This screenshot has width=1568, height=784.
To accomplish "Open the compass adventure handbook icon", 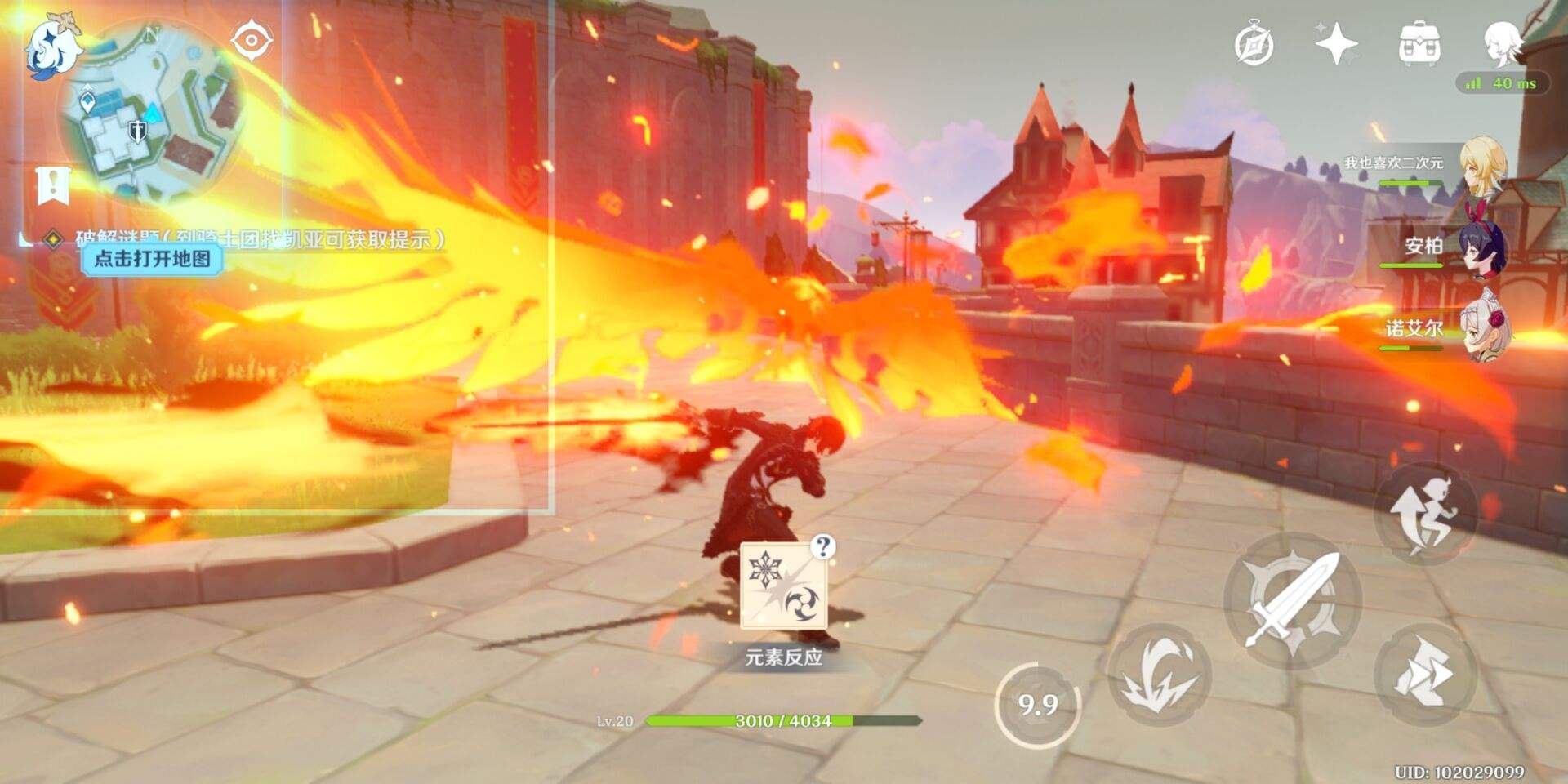I will tap(1254, 44).
